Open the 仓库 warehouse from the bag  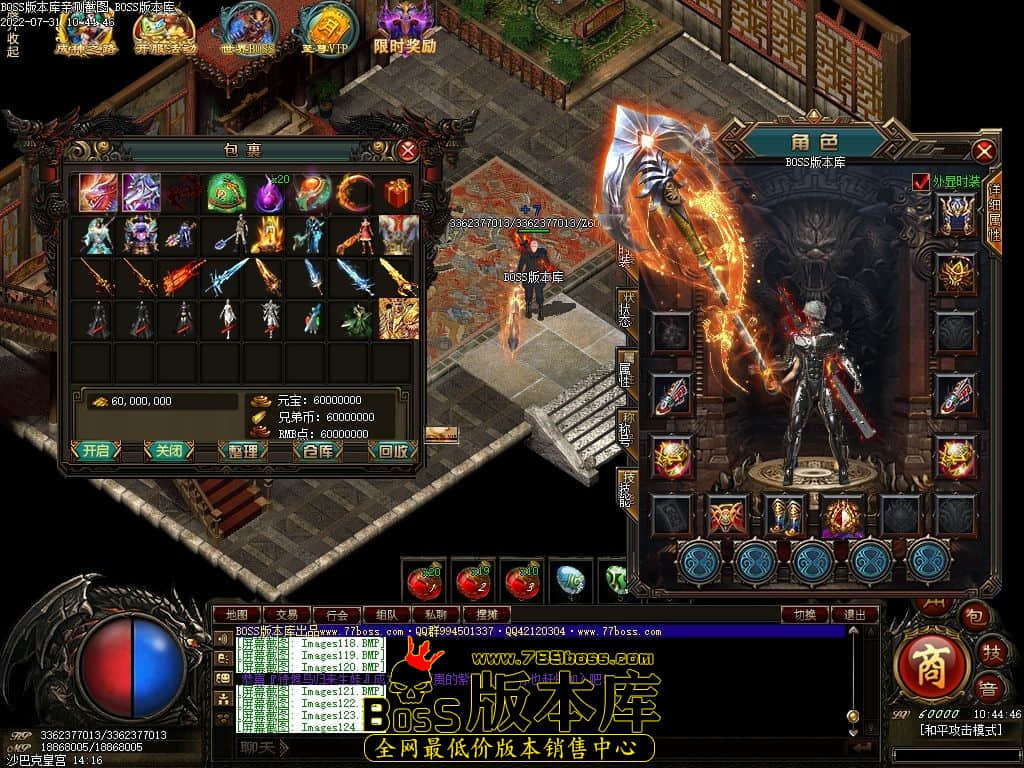pyautogui.click(x=318, y=451)
